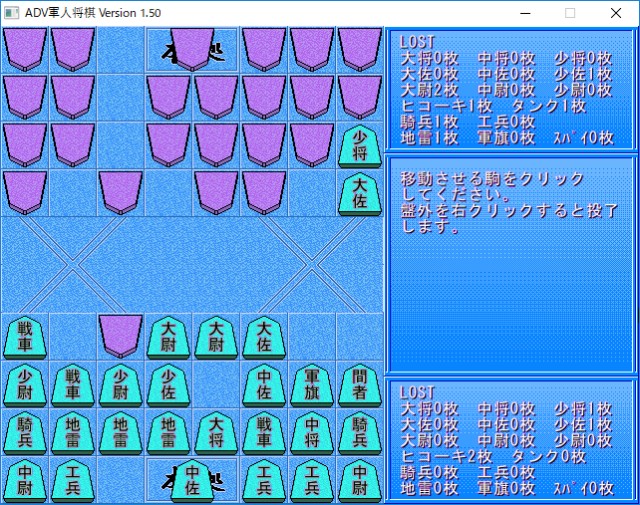Click the 少将 piece in enemy territory
The width and height of the screenshot is (640, 505).
[x=360, y=146]
